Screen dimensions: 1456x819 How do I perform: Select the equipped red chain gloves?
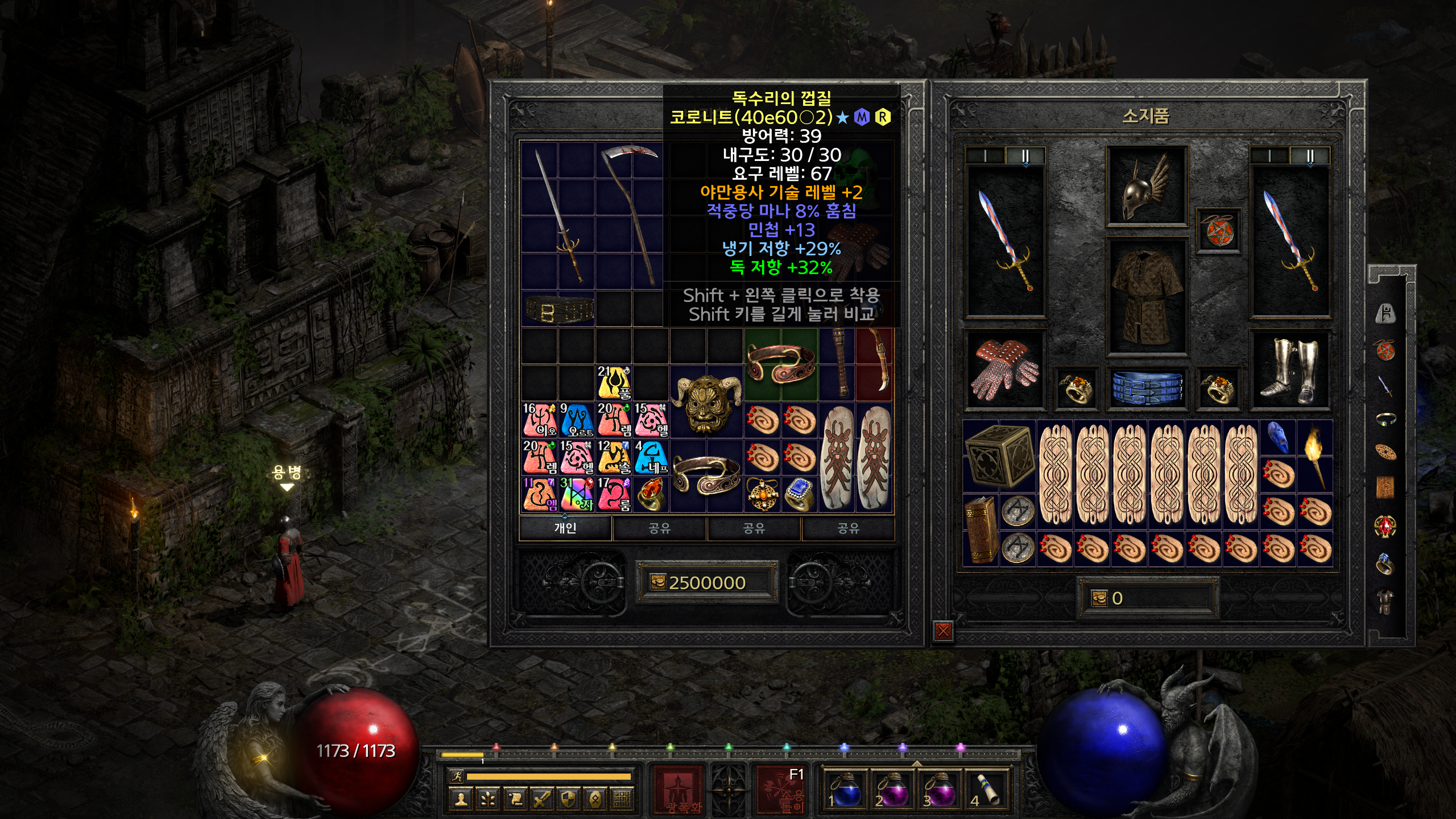coord(1004,370)
